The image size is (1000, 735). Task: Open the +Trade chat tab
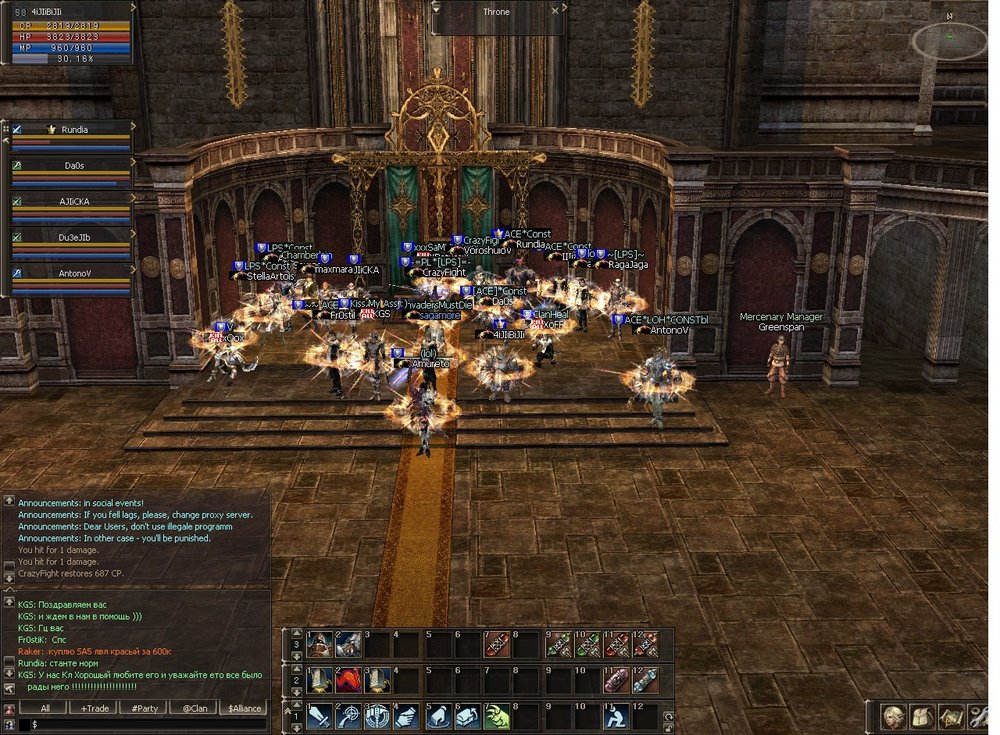coord(97,708)
